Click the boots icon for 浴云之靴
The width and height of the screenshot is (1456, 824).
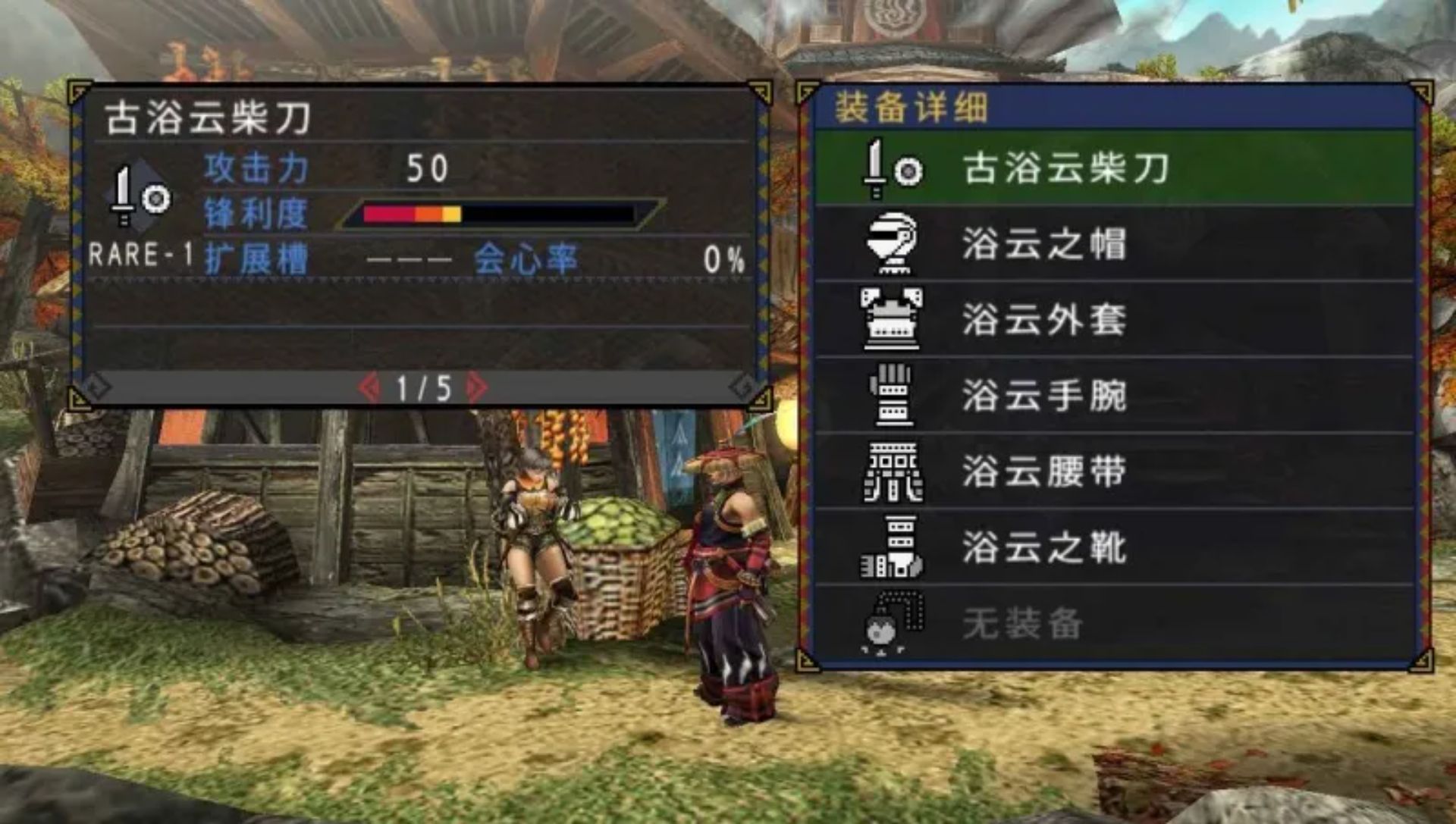point(891,545)
